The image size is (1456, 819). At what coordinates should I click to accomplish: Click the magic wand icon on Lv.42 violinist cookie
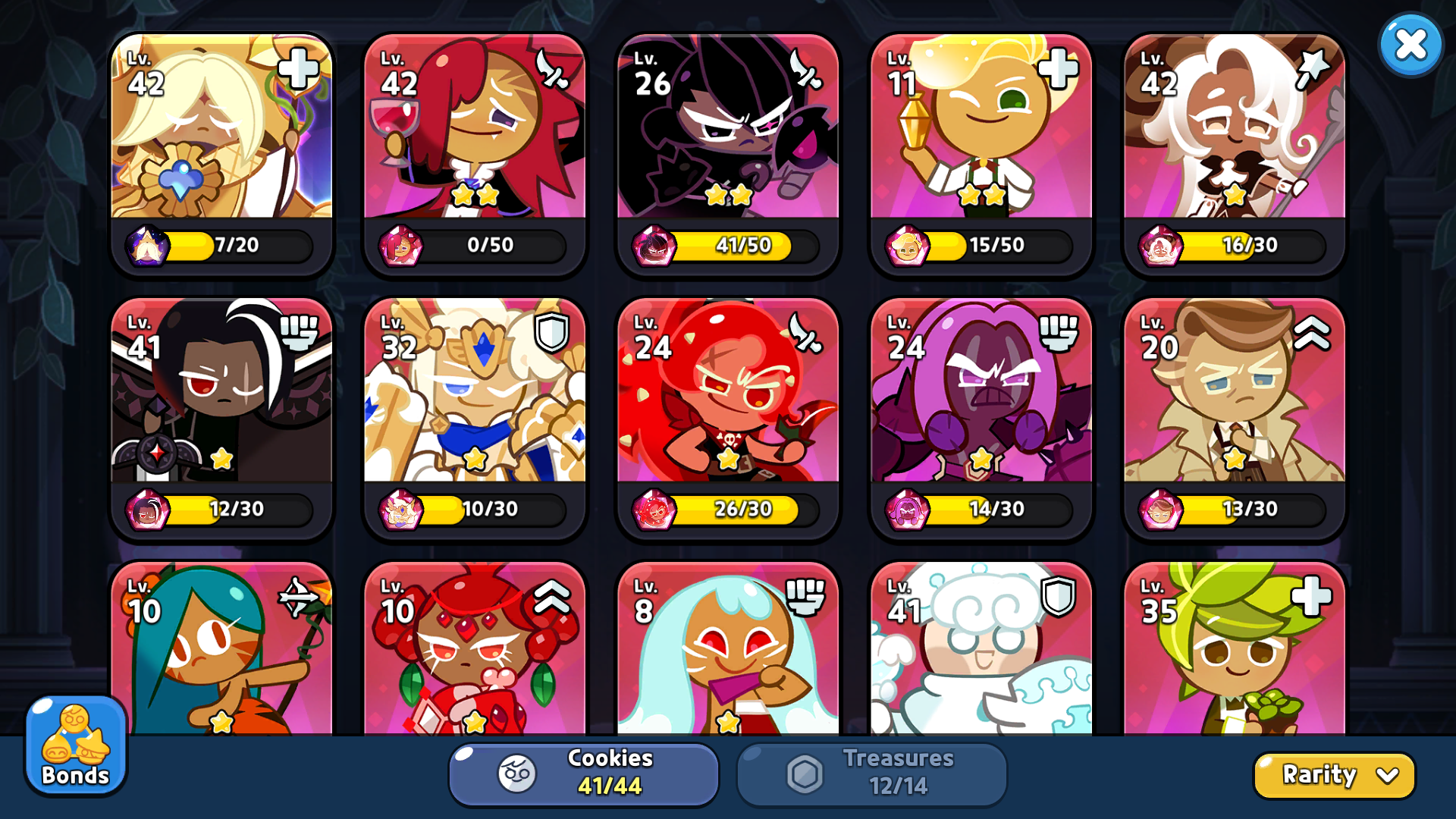[1313, 68]
